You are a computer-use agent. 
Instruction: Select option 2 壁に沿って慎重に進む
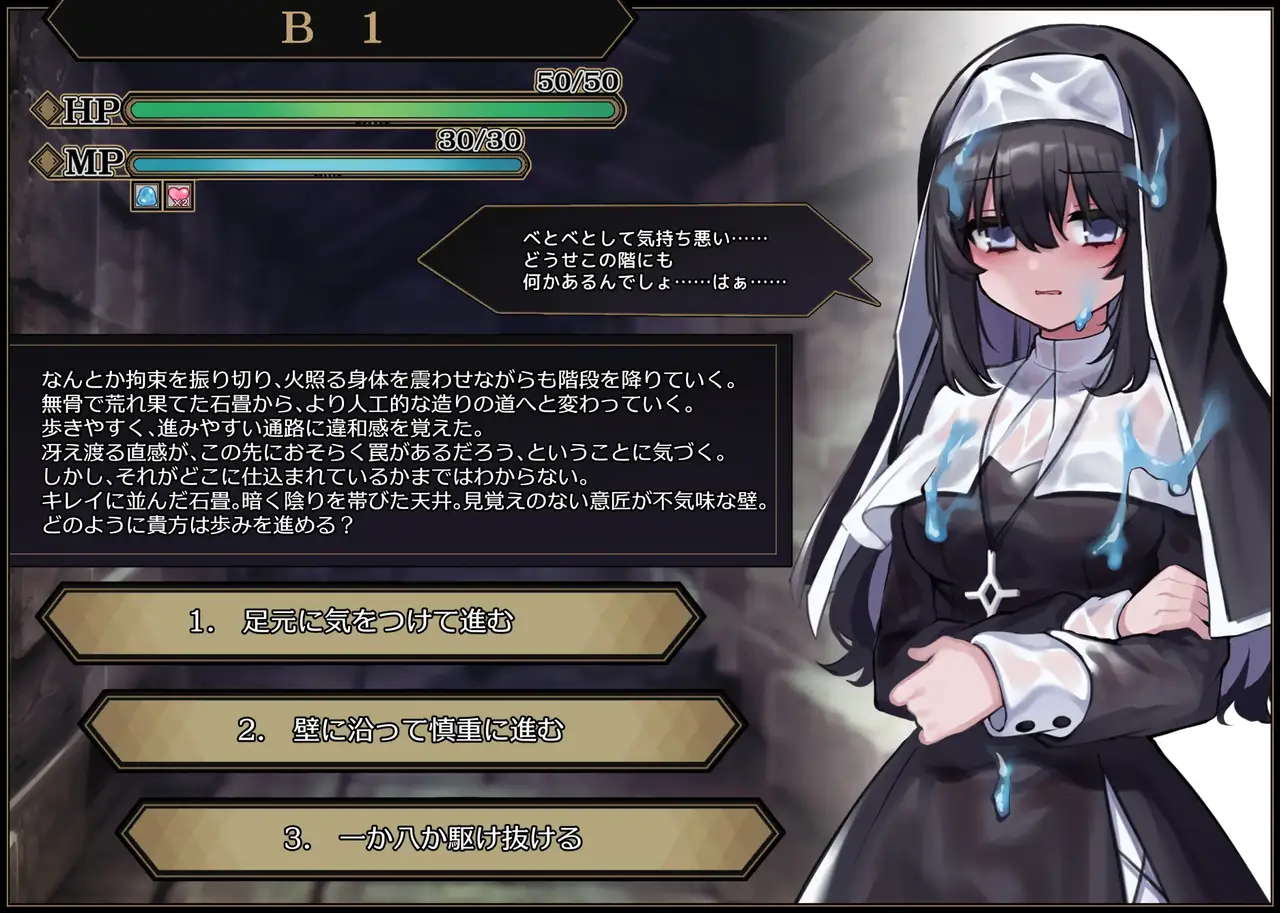point(412,730)
